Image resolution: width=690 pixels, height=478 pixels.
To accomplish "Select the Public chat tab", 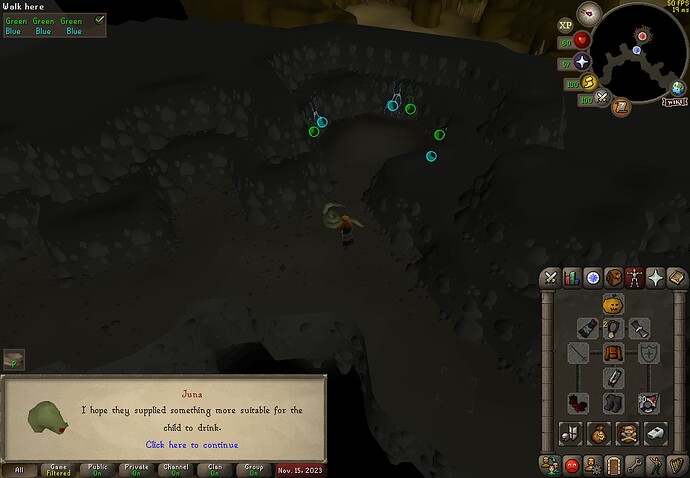I will [x=97, y=469].
